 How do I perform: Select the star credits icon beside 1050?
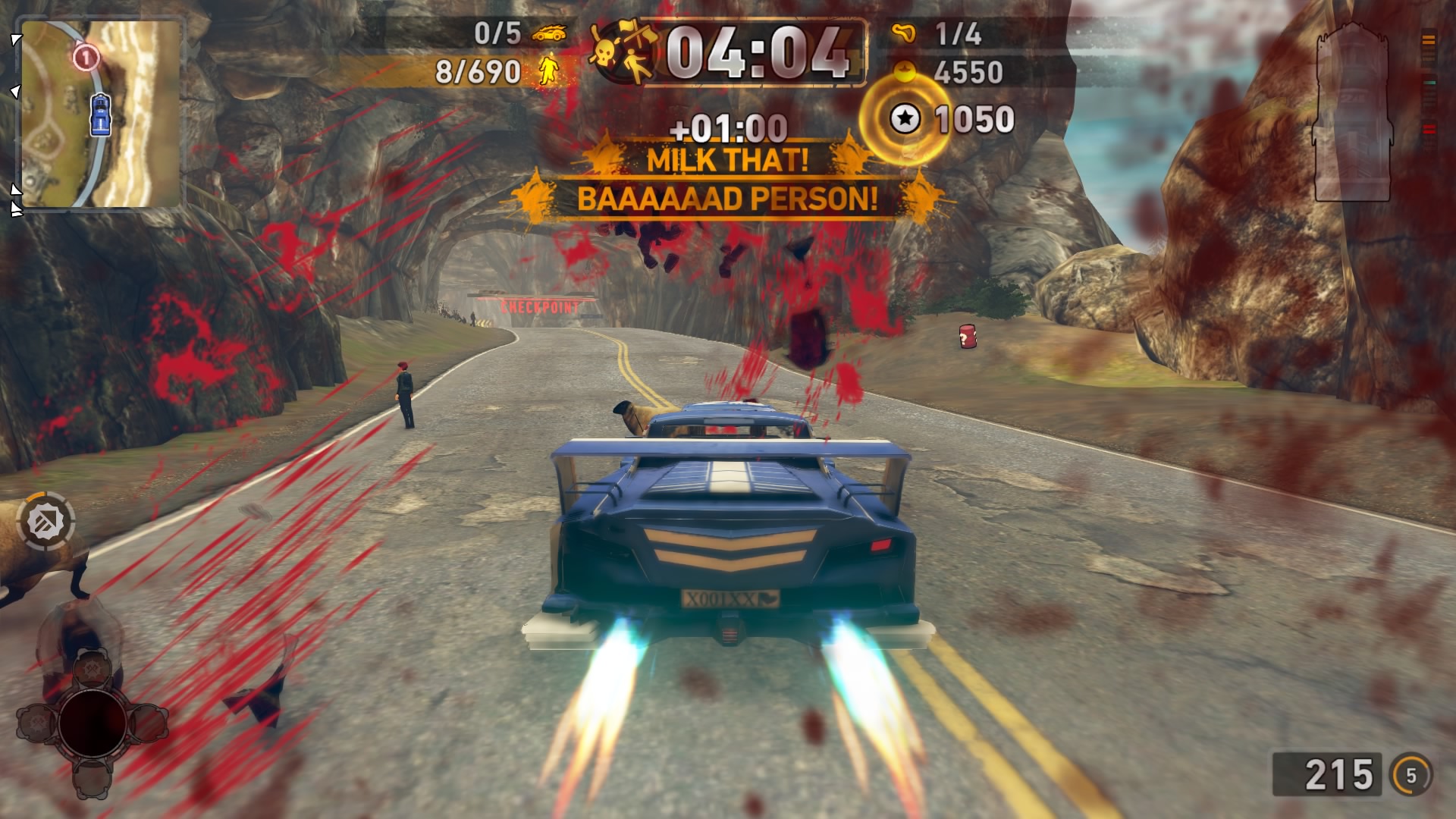click(x=905, y=118)
